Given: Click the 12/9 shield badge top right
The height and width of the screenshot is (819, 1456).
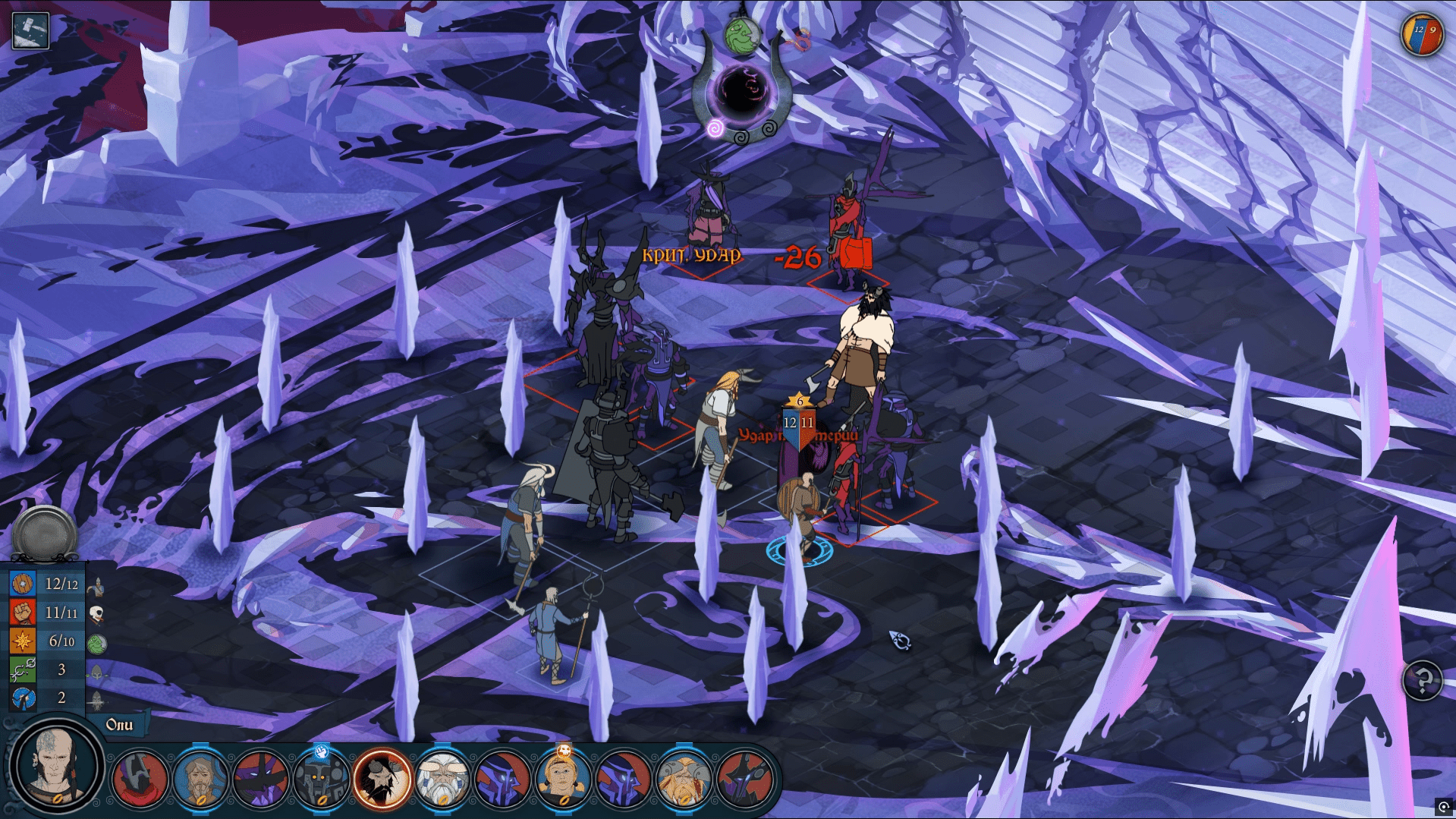Looking at the screenshot, I should (1421, 34).
